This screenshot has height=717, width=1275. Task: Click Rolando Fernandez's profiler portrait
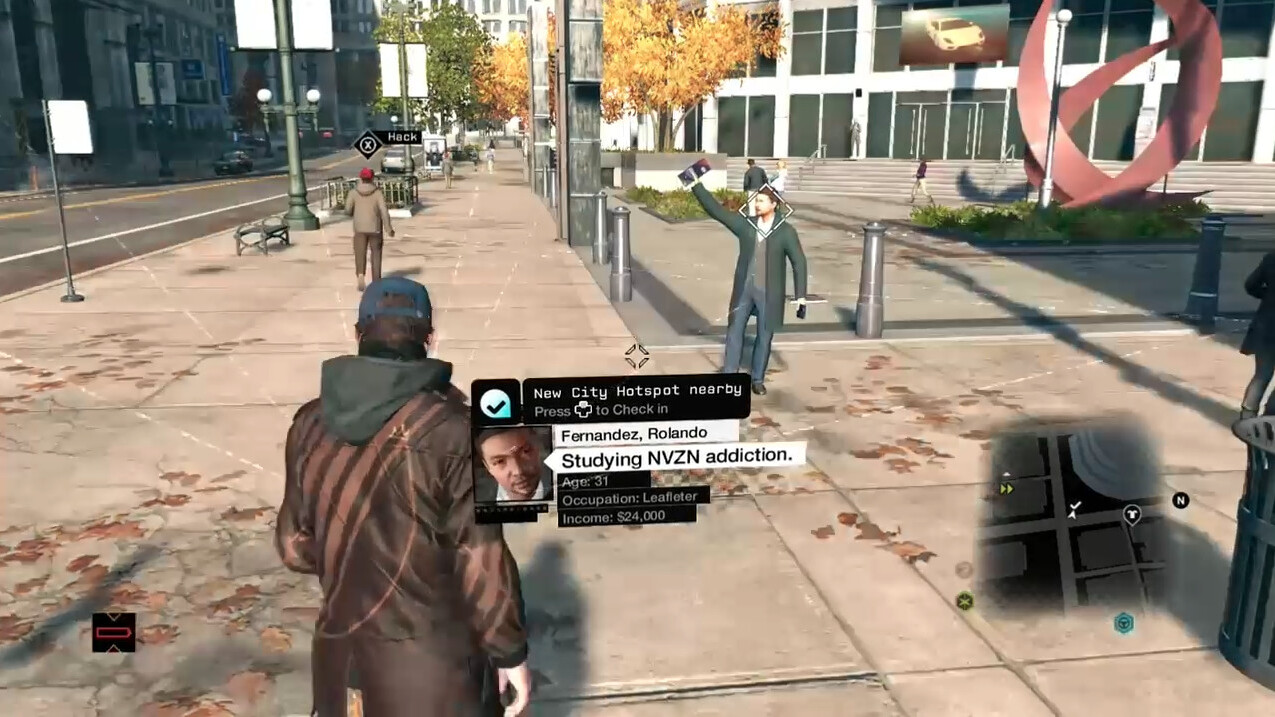pyautogui.click(x=512, y=465)
